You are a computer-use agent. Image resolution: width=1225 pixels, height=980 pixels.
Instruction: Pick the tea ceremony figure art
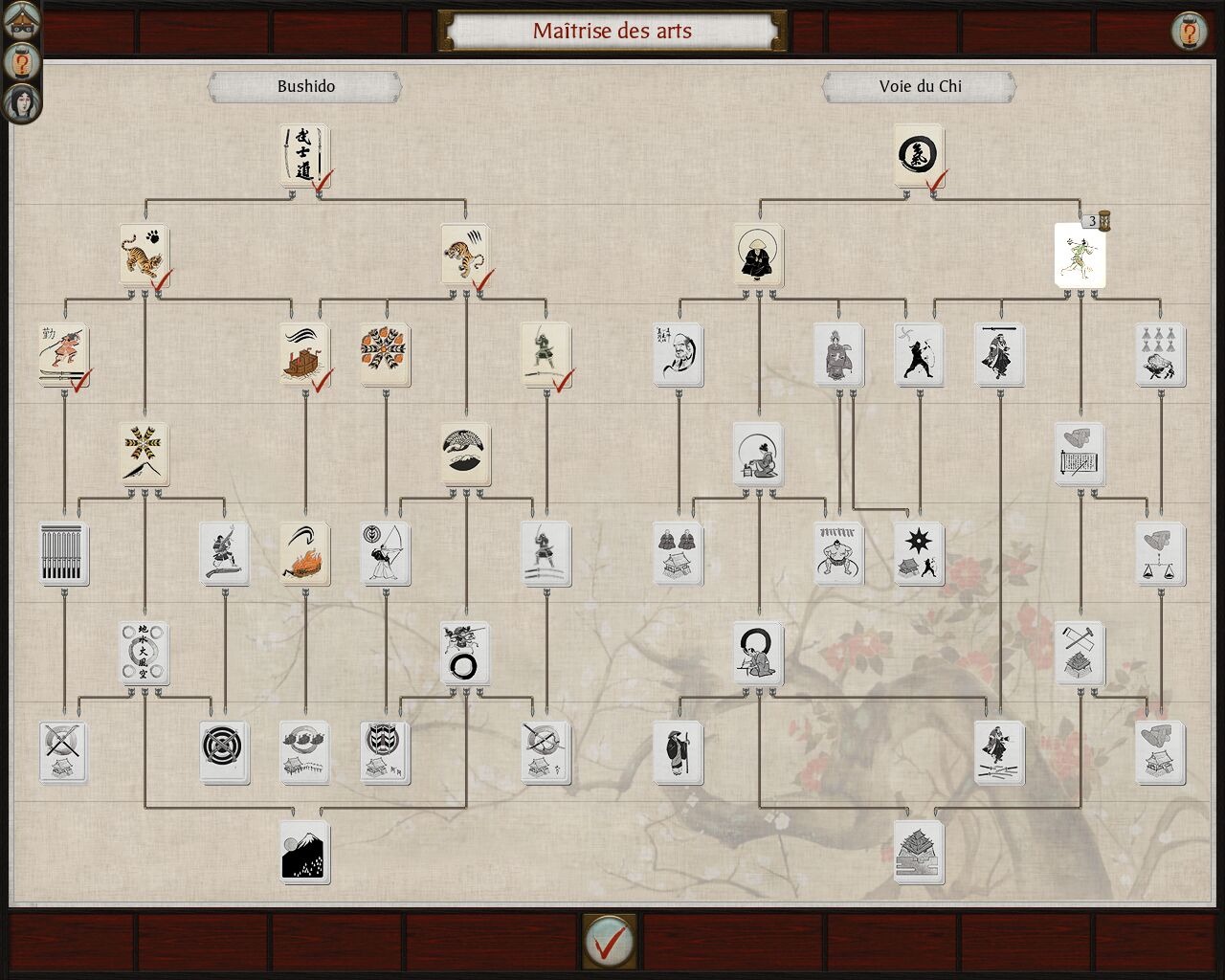[x=758, y=454]
